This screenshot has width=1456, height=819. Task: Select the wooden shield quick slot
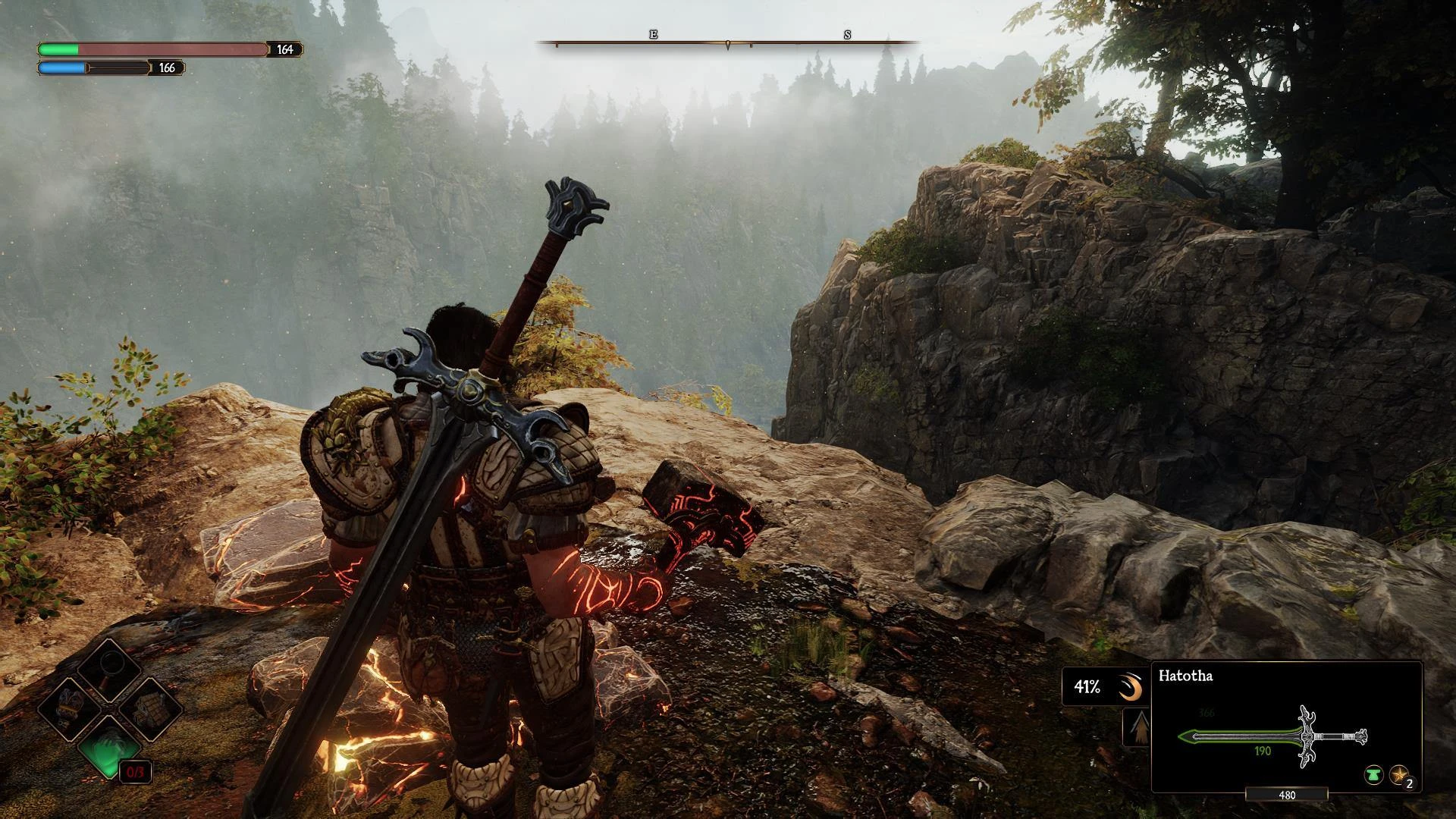tap(149, 709)
